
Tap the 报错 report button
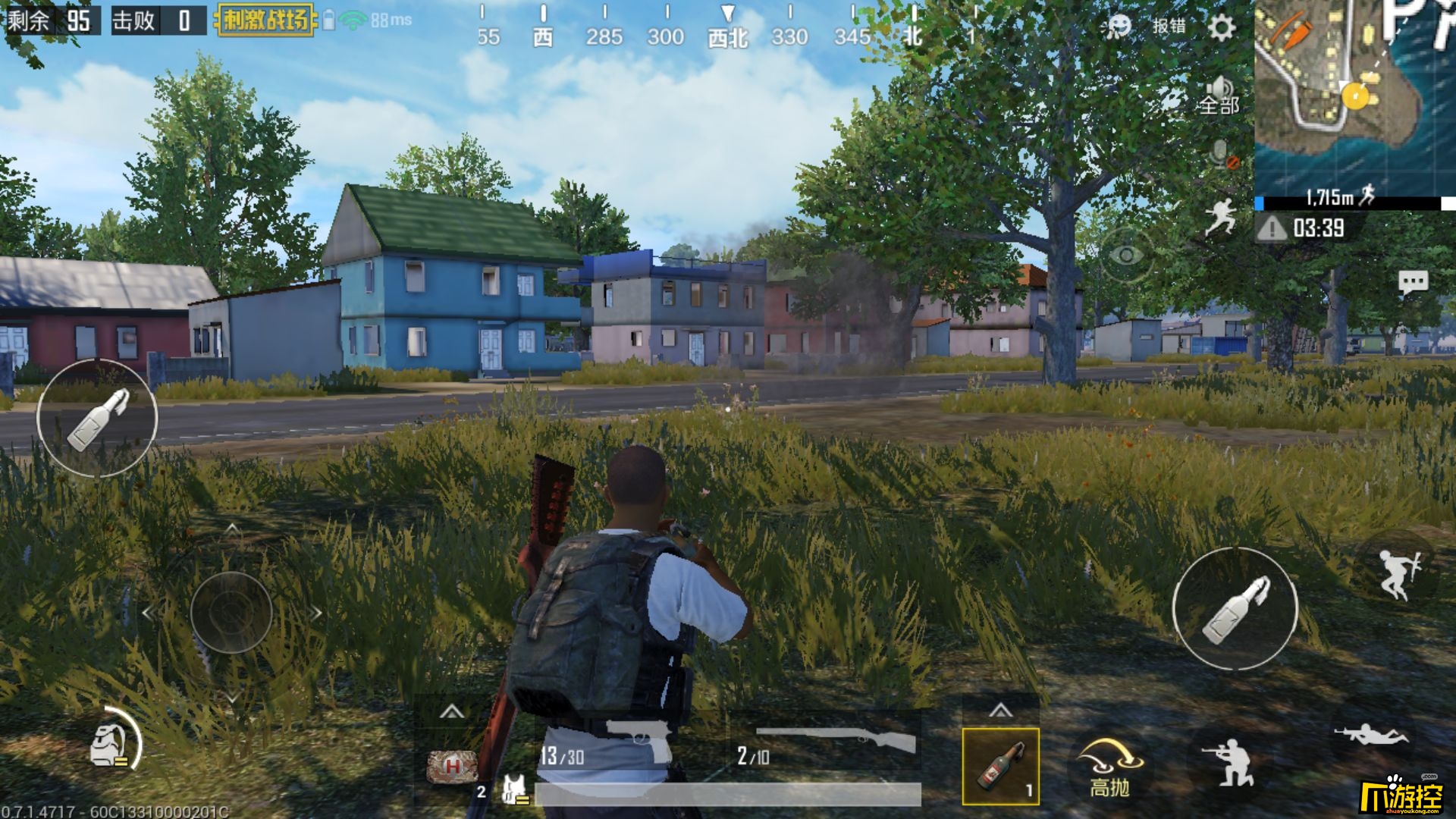(x=1169, y=27)
